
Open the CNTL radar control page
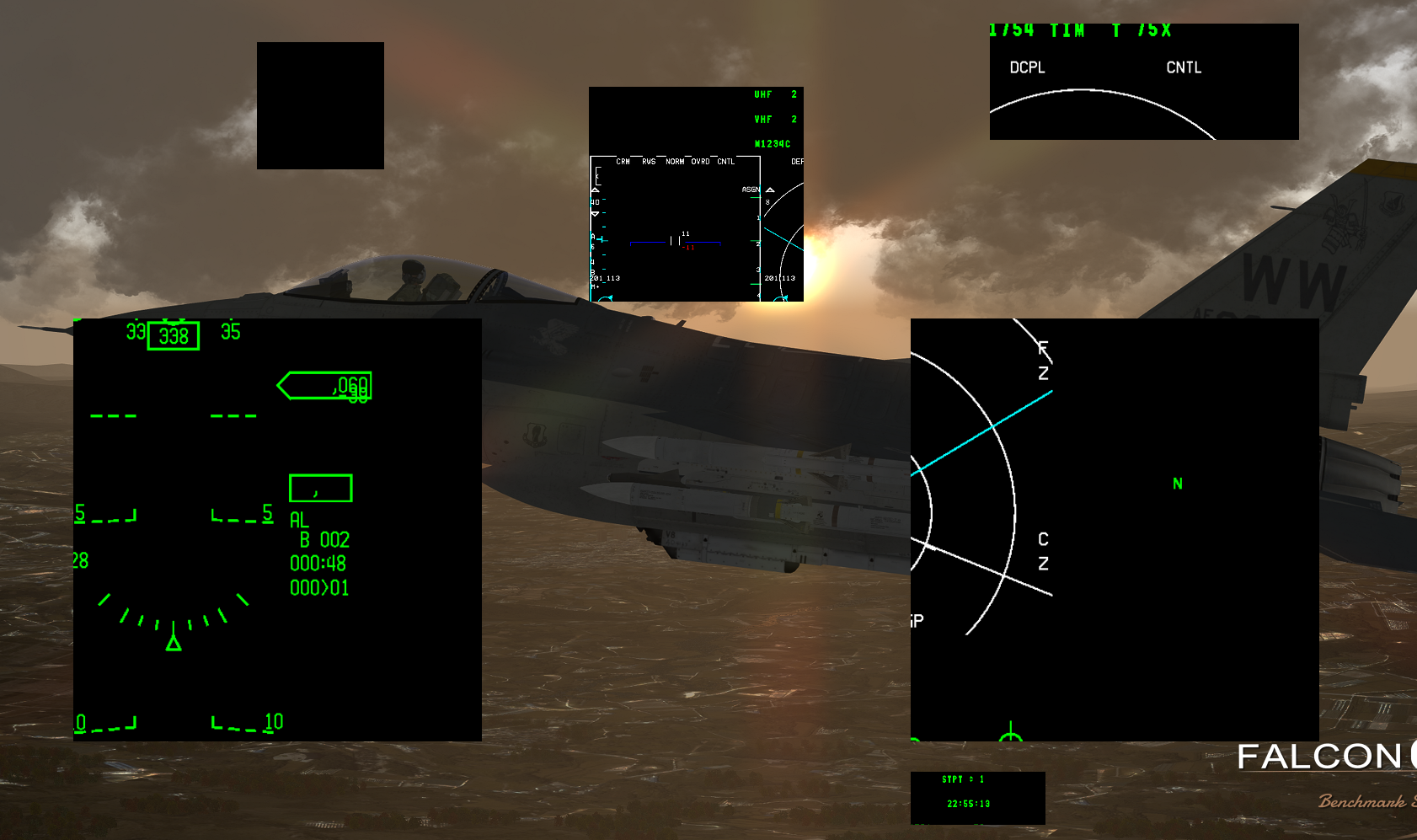click(725, 162)
